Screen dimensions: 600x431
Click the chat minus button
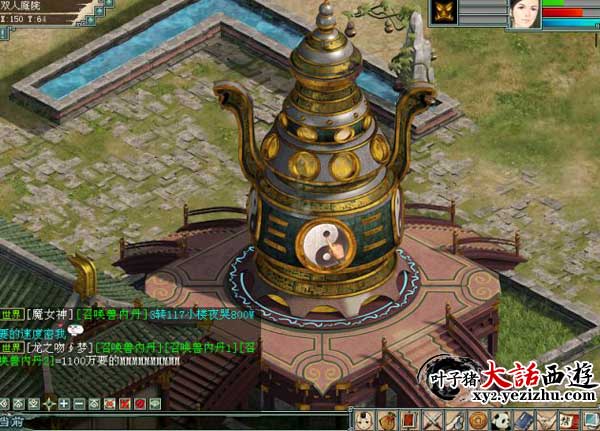[78, 403]
